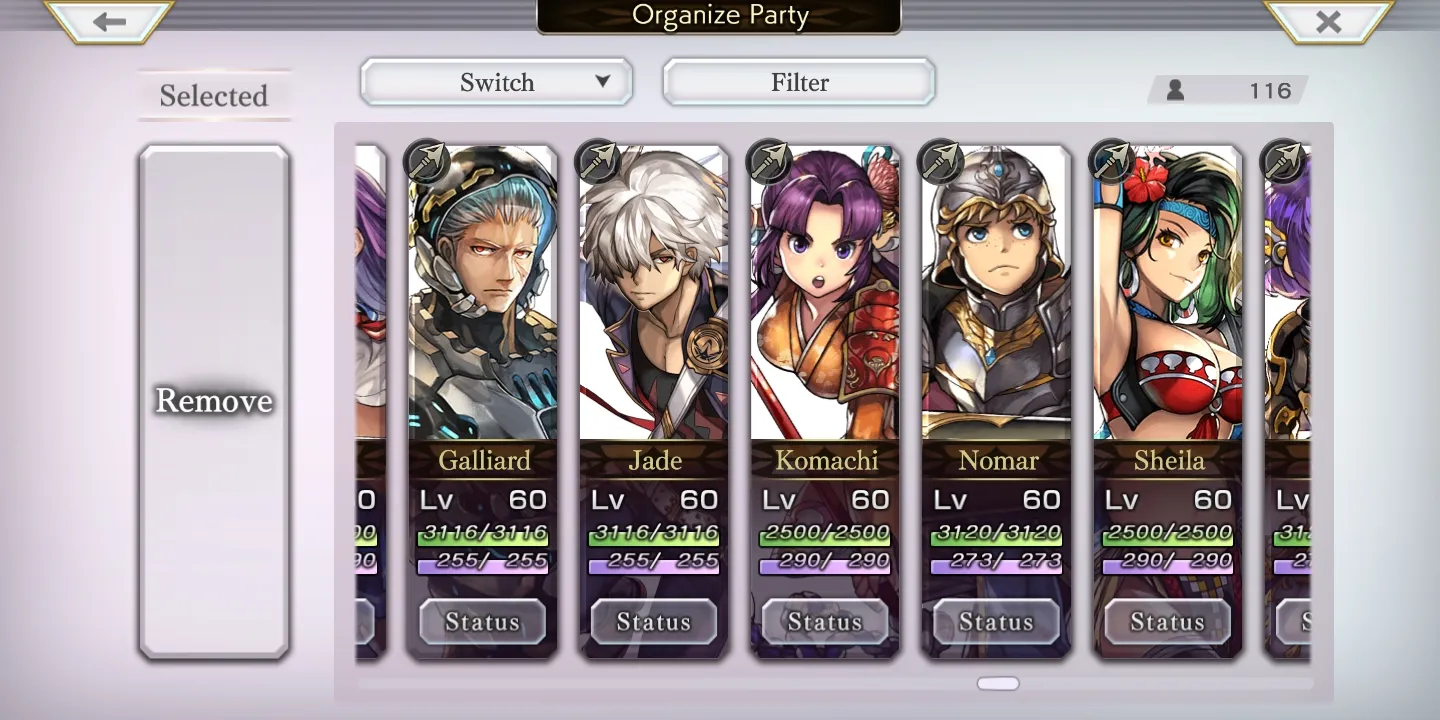Select Nomar's character card
The image size is (1440, 720).
tap(996, 300)
